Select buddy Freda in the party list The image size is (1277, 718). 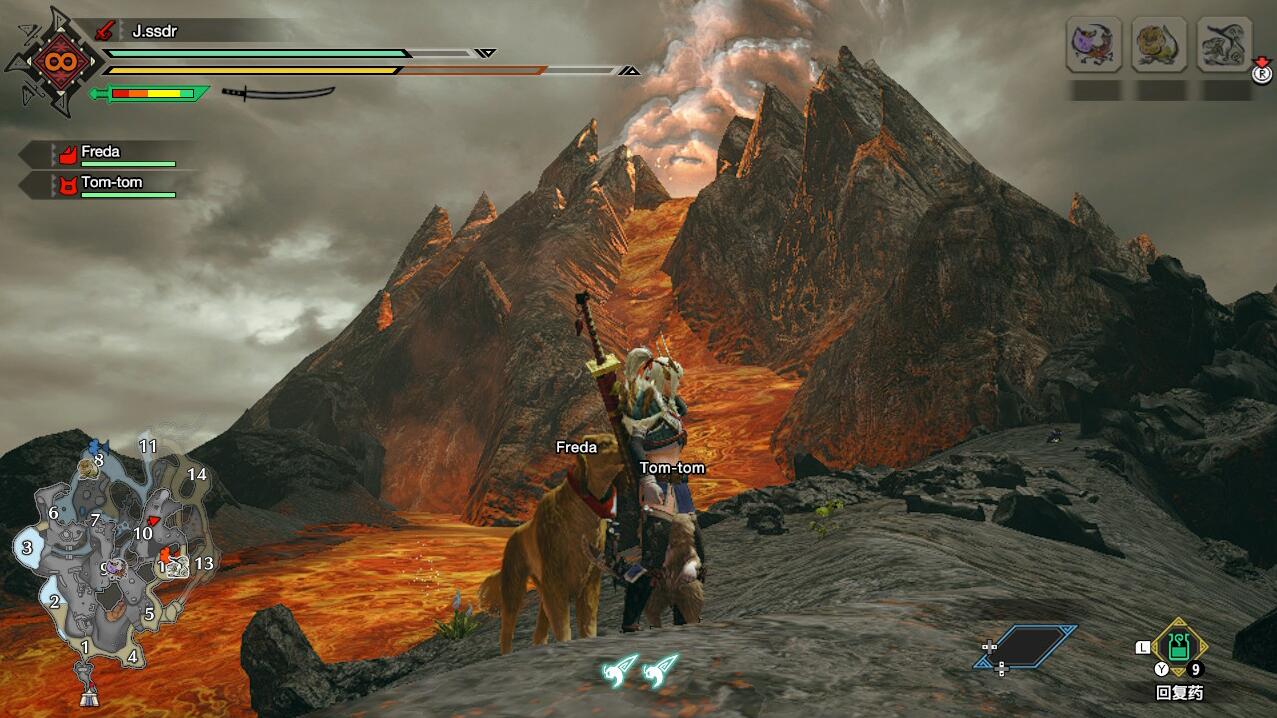(x=100, y=153)
